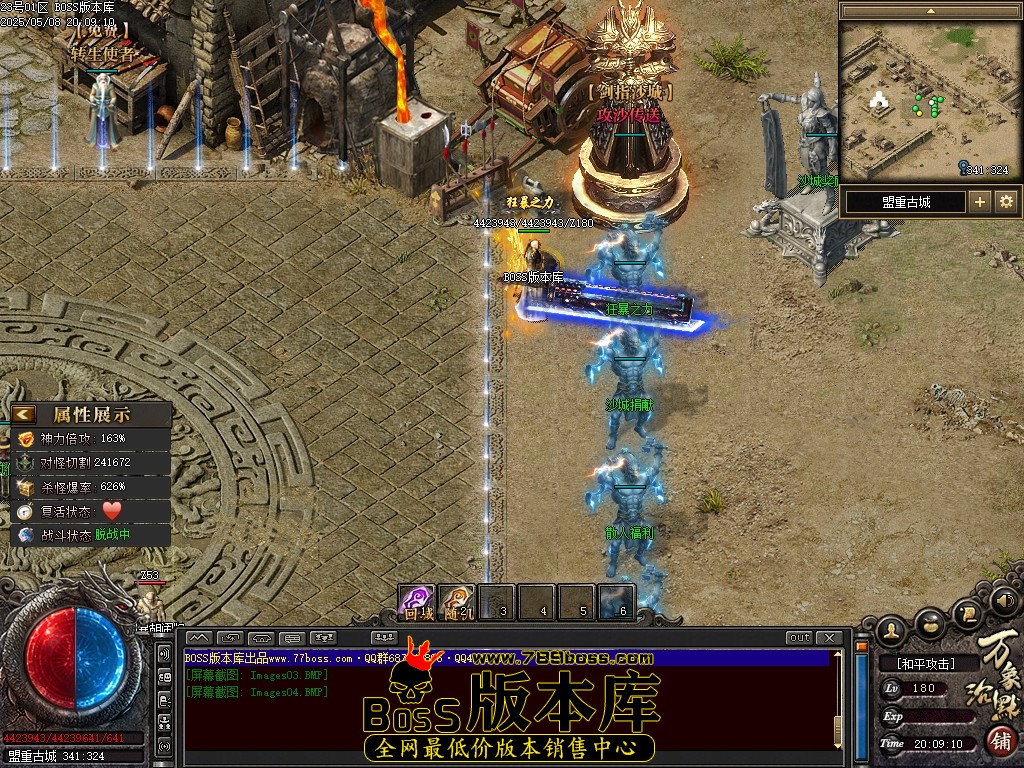This screenshot has height=768, width=1024.
Task: Close the chat window with X
Action: pyautogui.click(x=829, y=638)
